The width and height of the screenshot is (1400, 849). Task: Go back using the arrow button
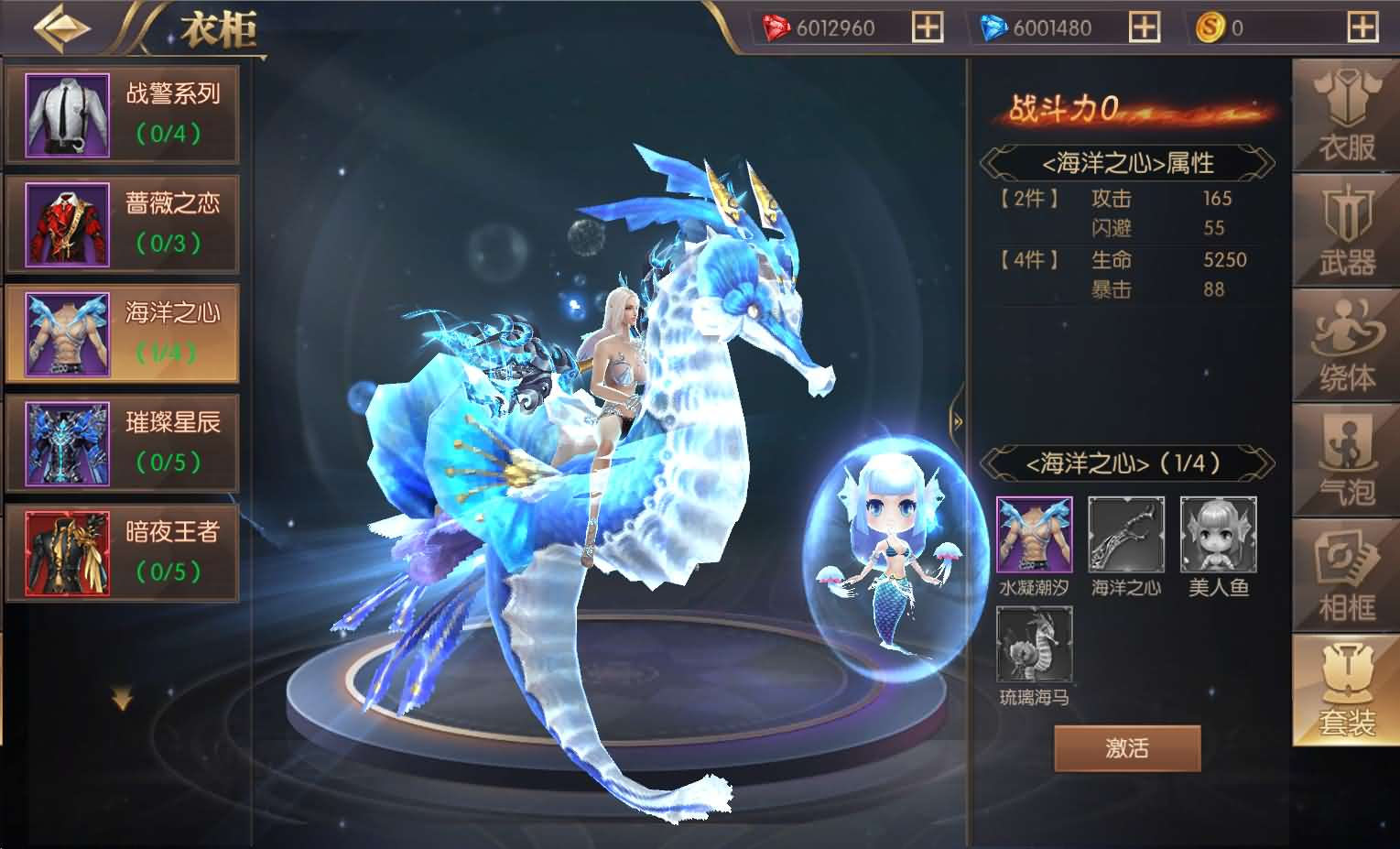[61, 27]
